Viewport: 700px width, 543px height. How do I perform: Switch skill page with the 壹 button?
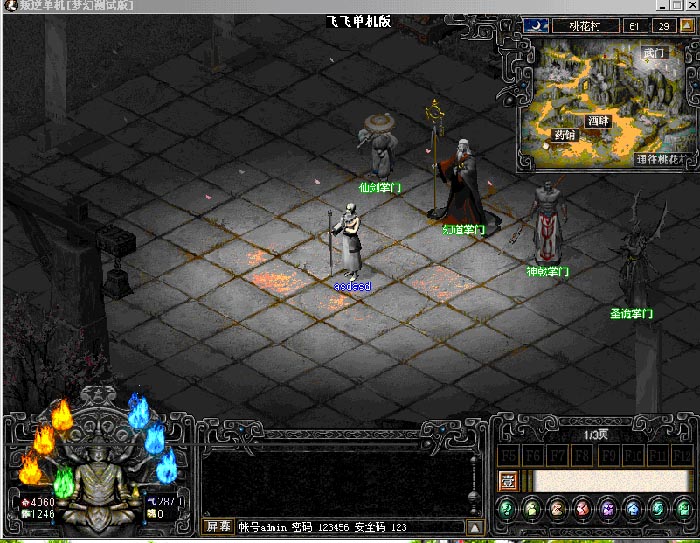(x=509, y=481)
